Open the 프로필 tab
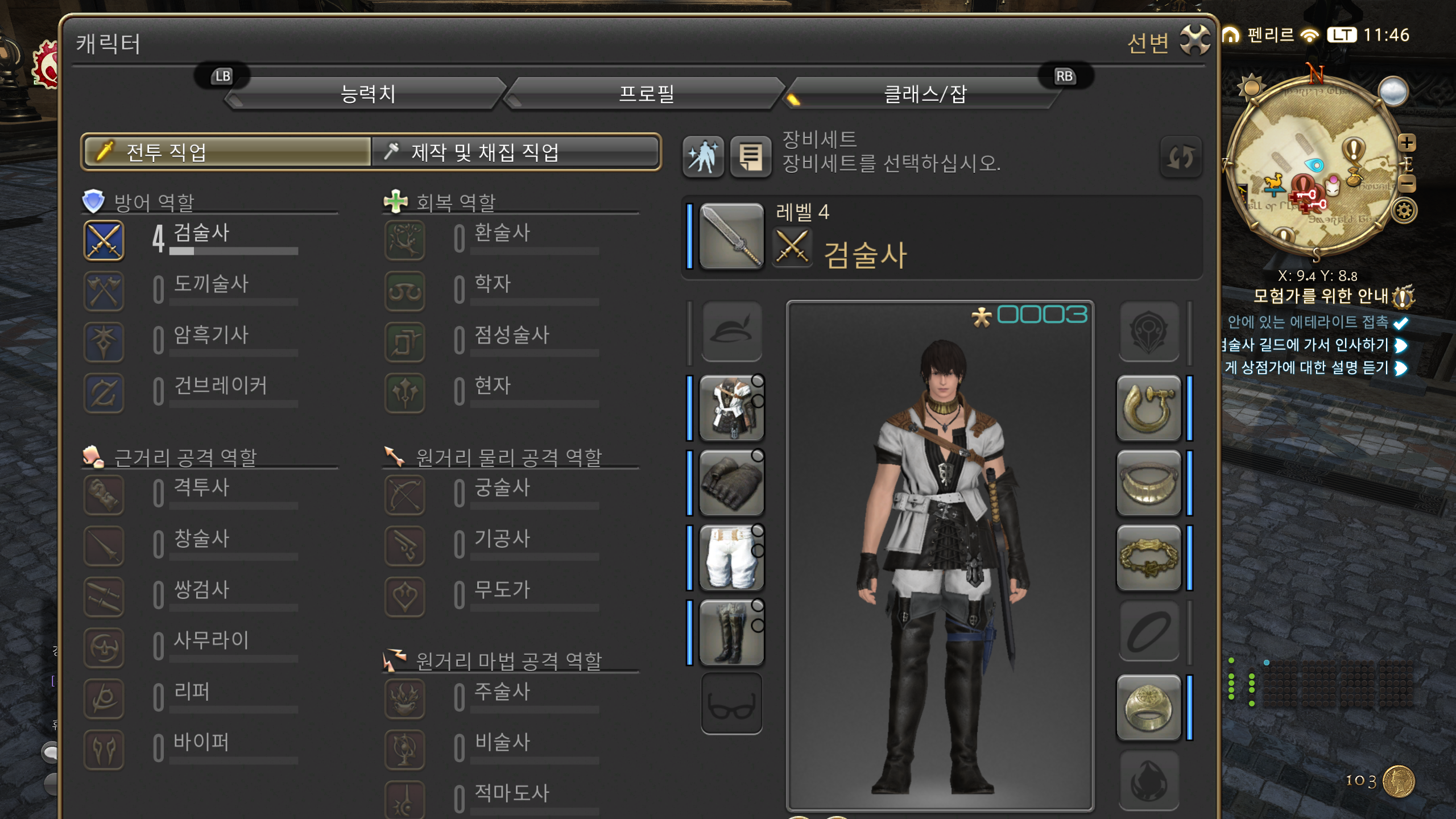This screenshot has height=819, width=1456. [646, 94]
